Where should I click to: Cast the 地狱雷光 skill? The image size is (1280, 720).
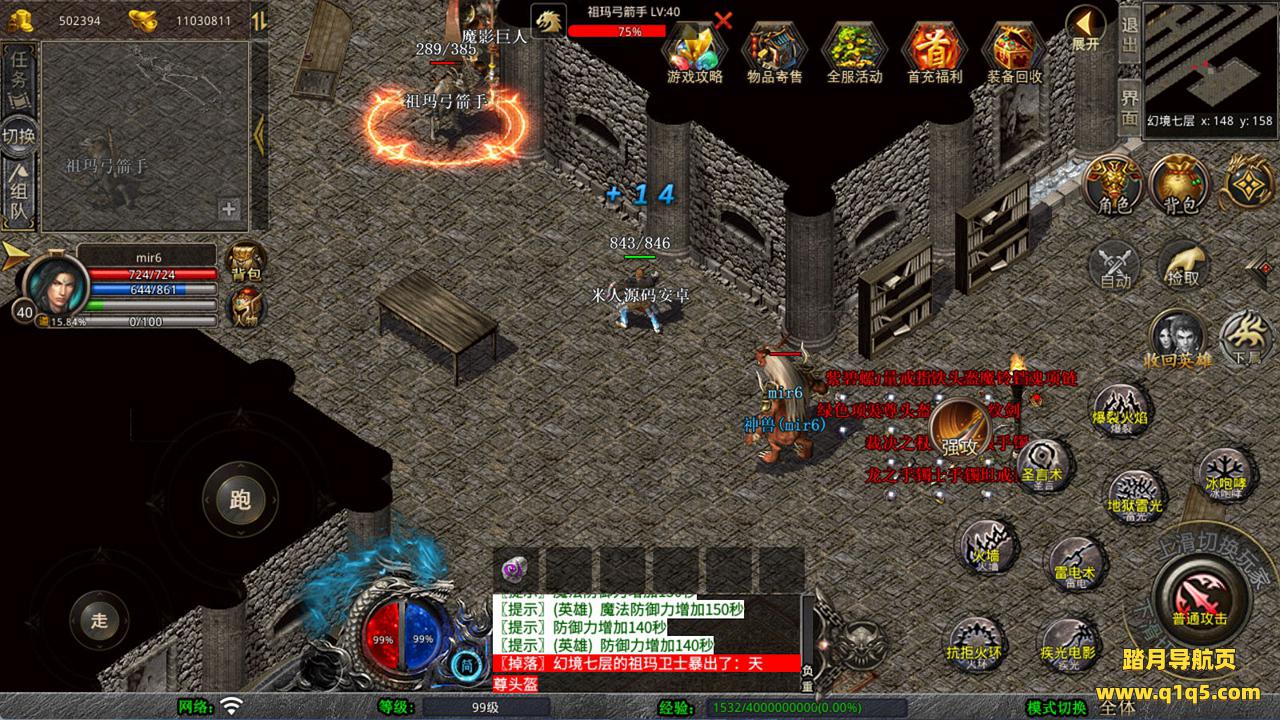(1135, 497)
